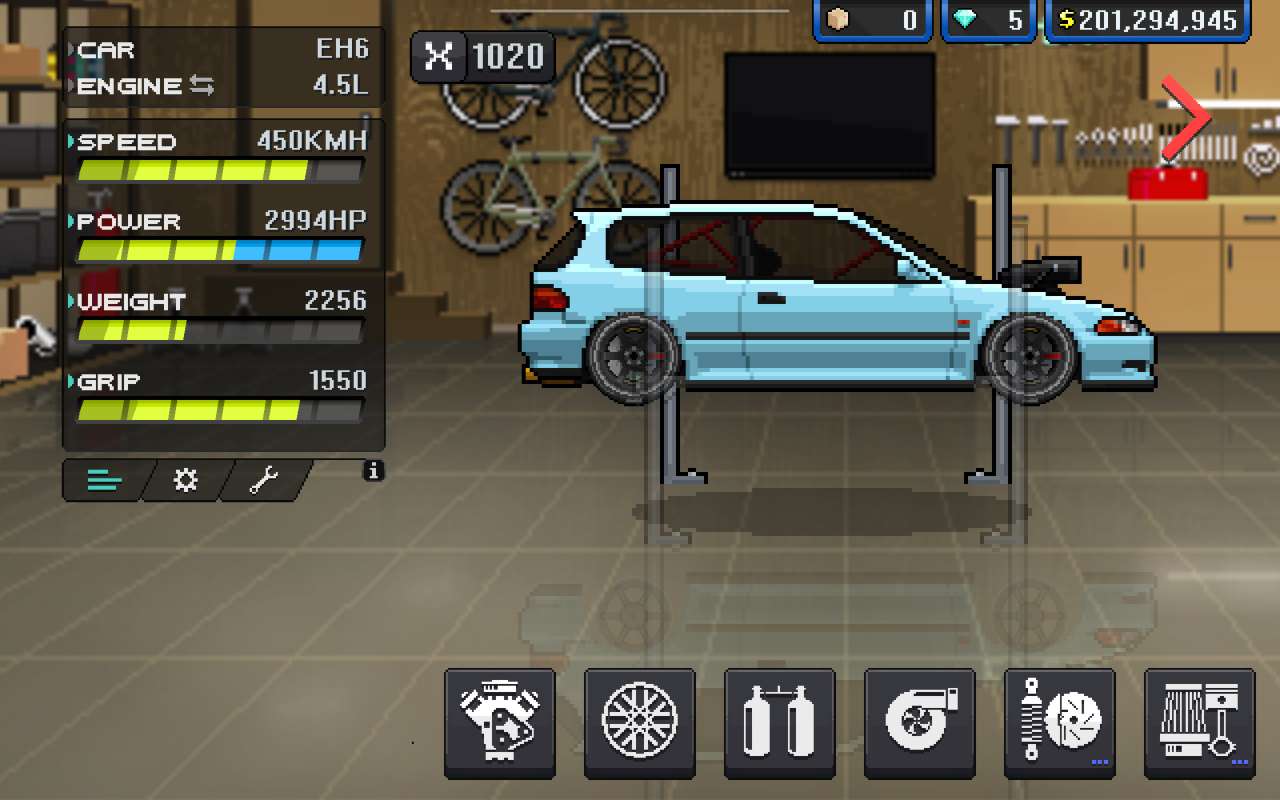Image resolution: width=1280 pixels, height=800 pixels.
Task: Select the 1020 rating badge
Action: tap(483, 56)
